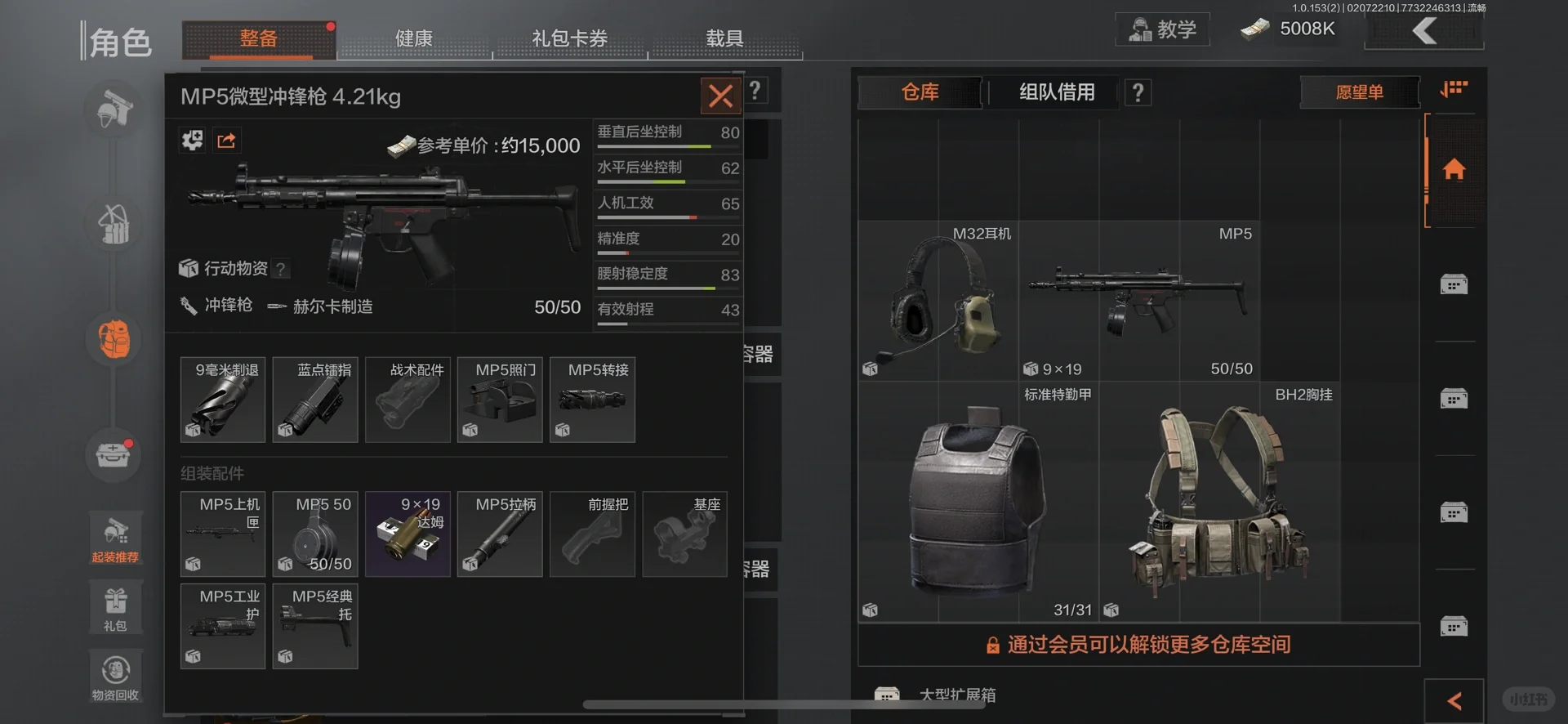The image size is (1568, 724).
Task: Click the MP5经典托 stock slot
Action: tap(315, 626)
